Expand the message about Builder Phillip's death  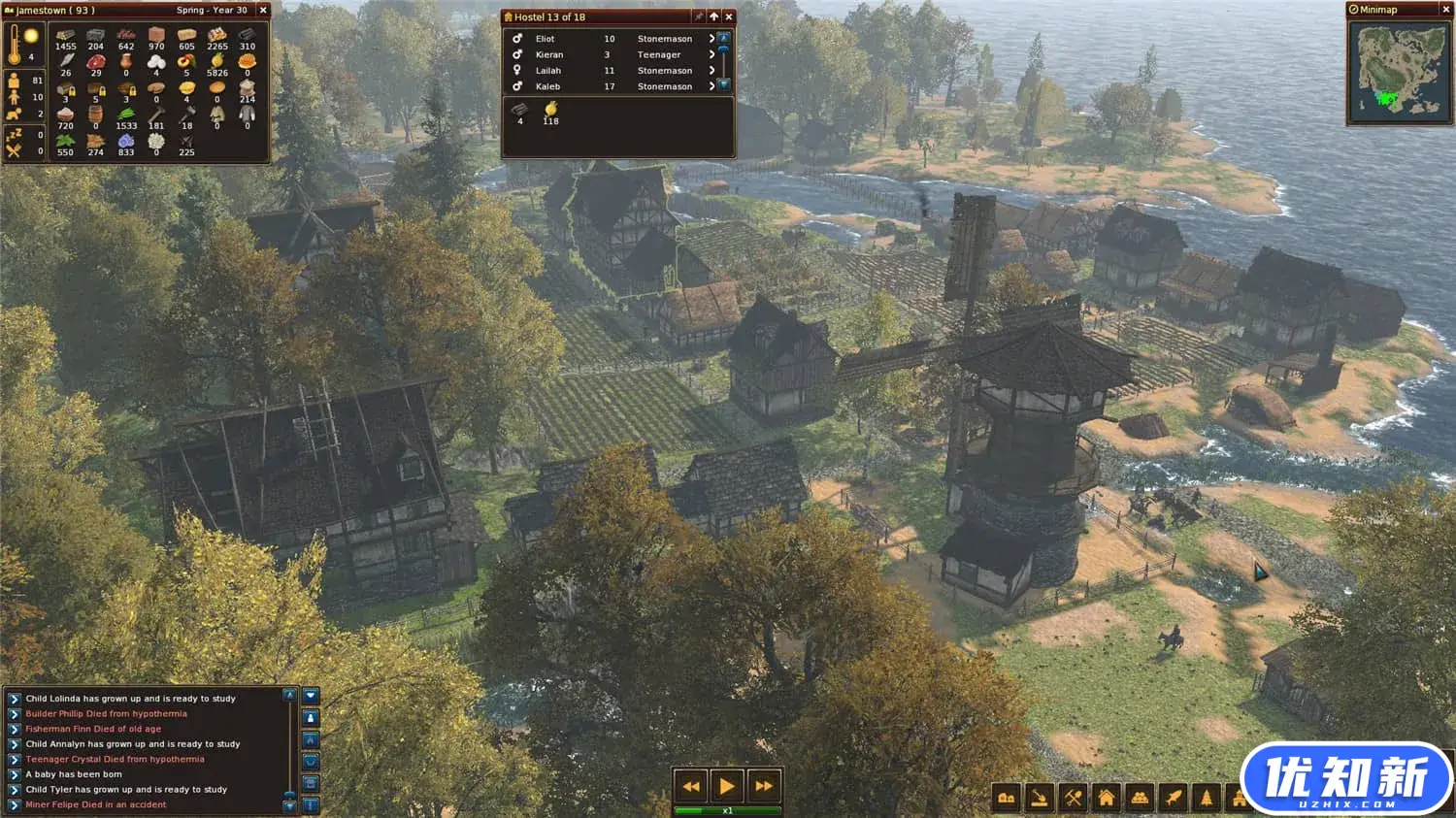[14, 713]
